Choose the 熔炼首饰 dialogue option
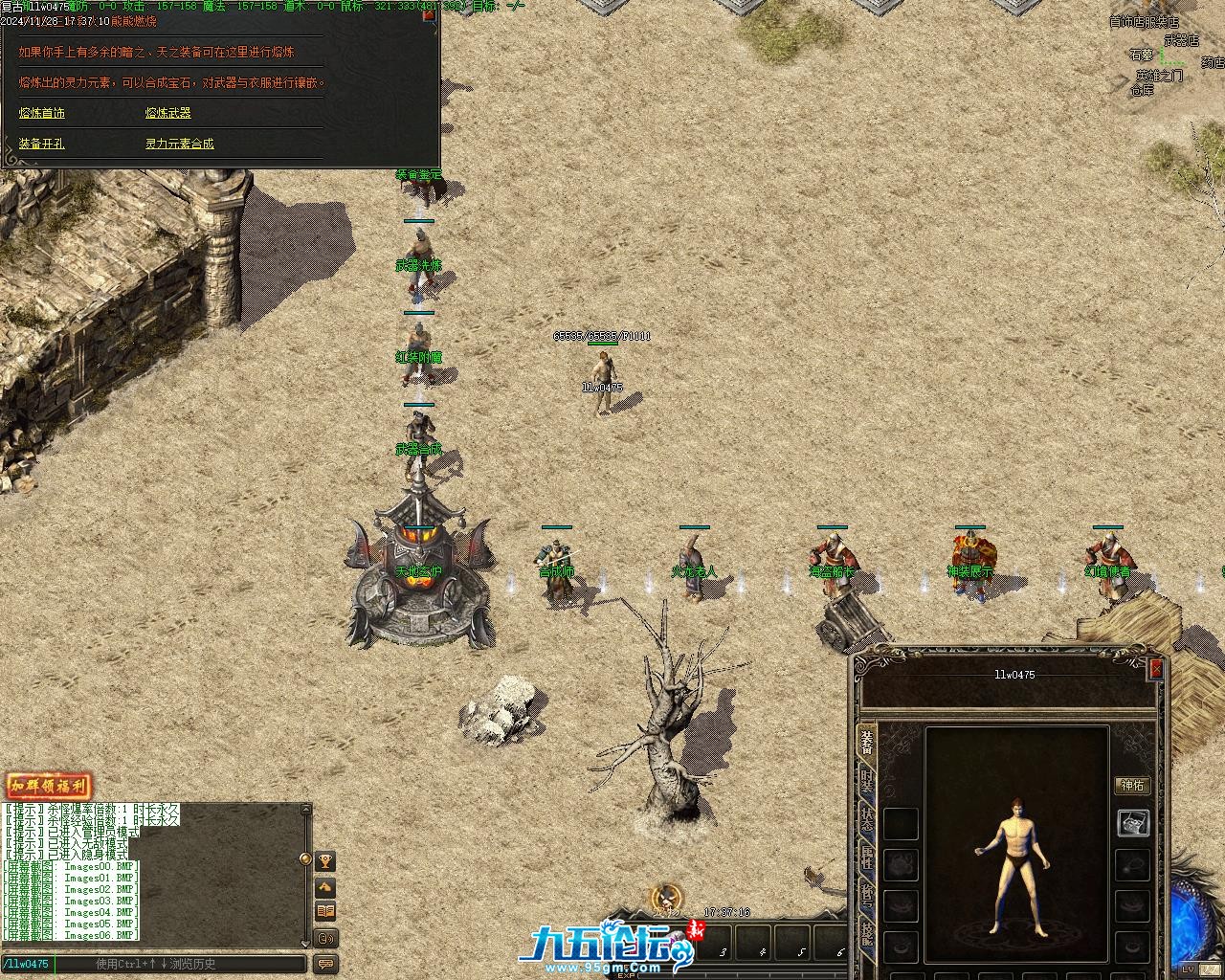The height and width of the screenshot is (980, 1225). (42, 113)
